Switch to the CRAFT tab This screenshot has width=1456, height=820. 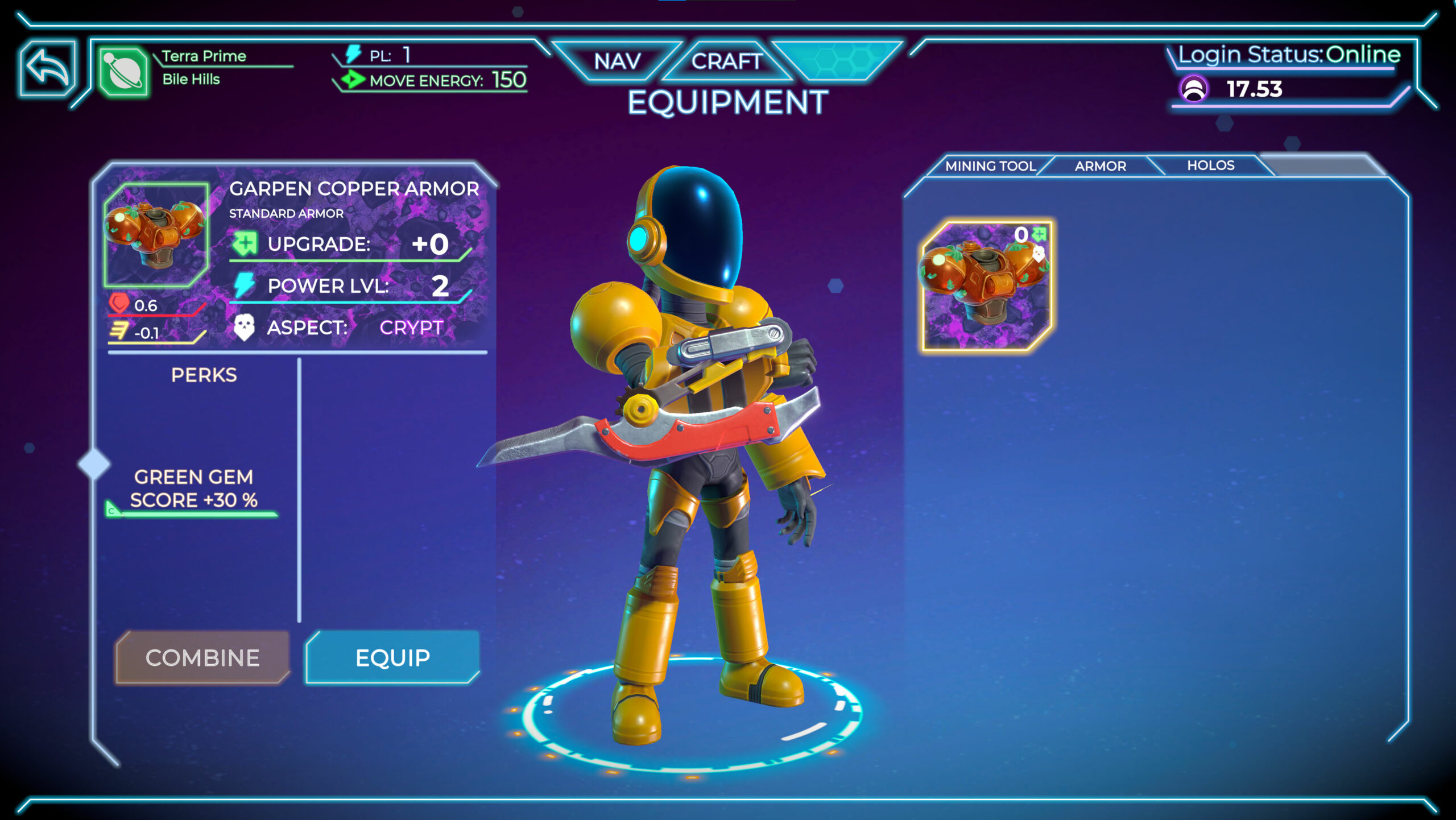tap(726, 61)
